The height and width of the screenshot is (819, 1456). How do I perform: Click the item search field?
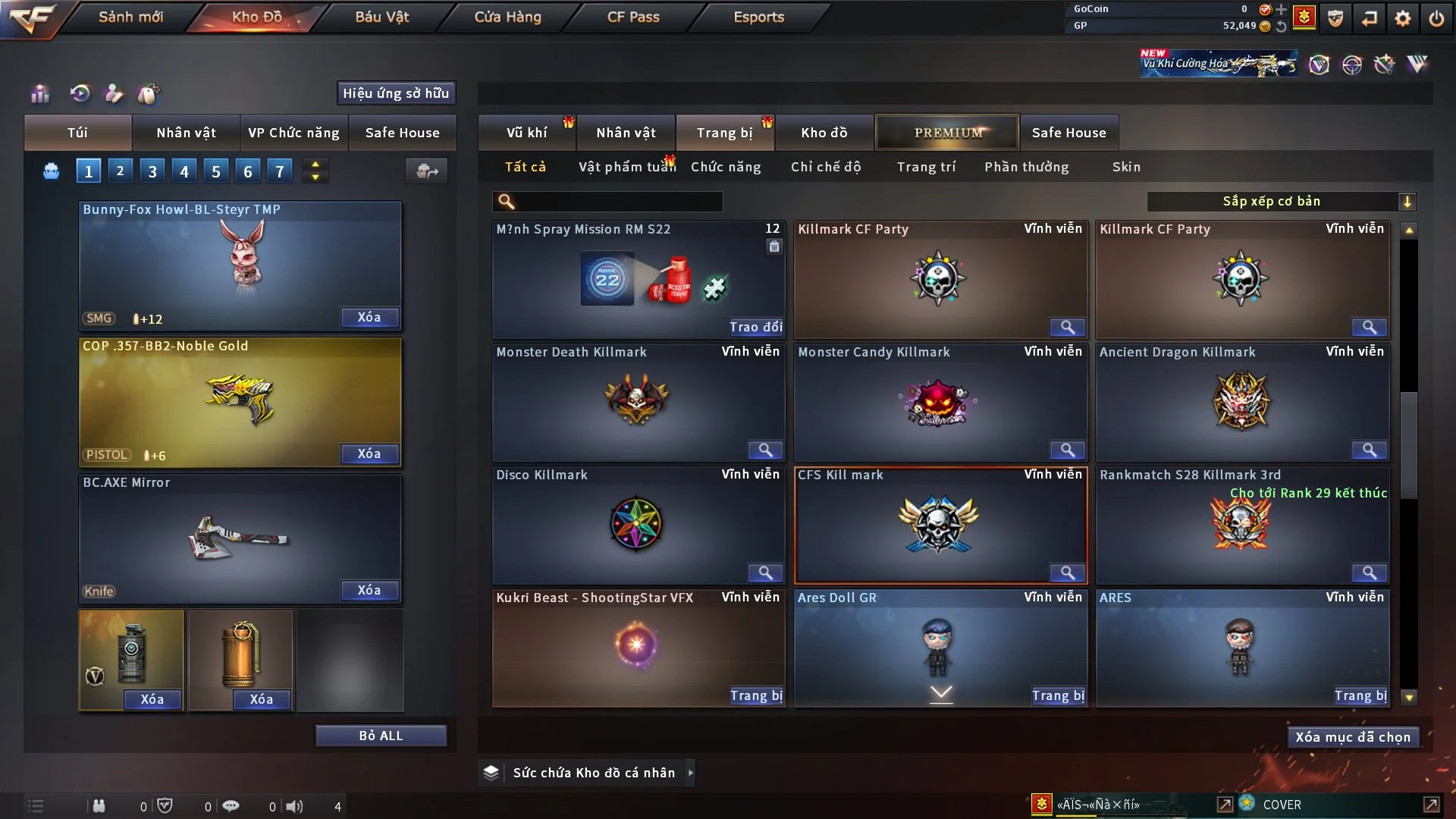tap(618, 201)
